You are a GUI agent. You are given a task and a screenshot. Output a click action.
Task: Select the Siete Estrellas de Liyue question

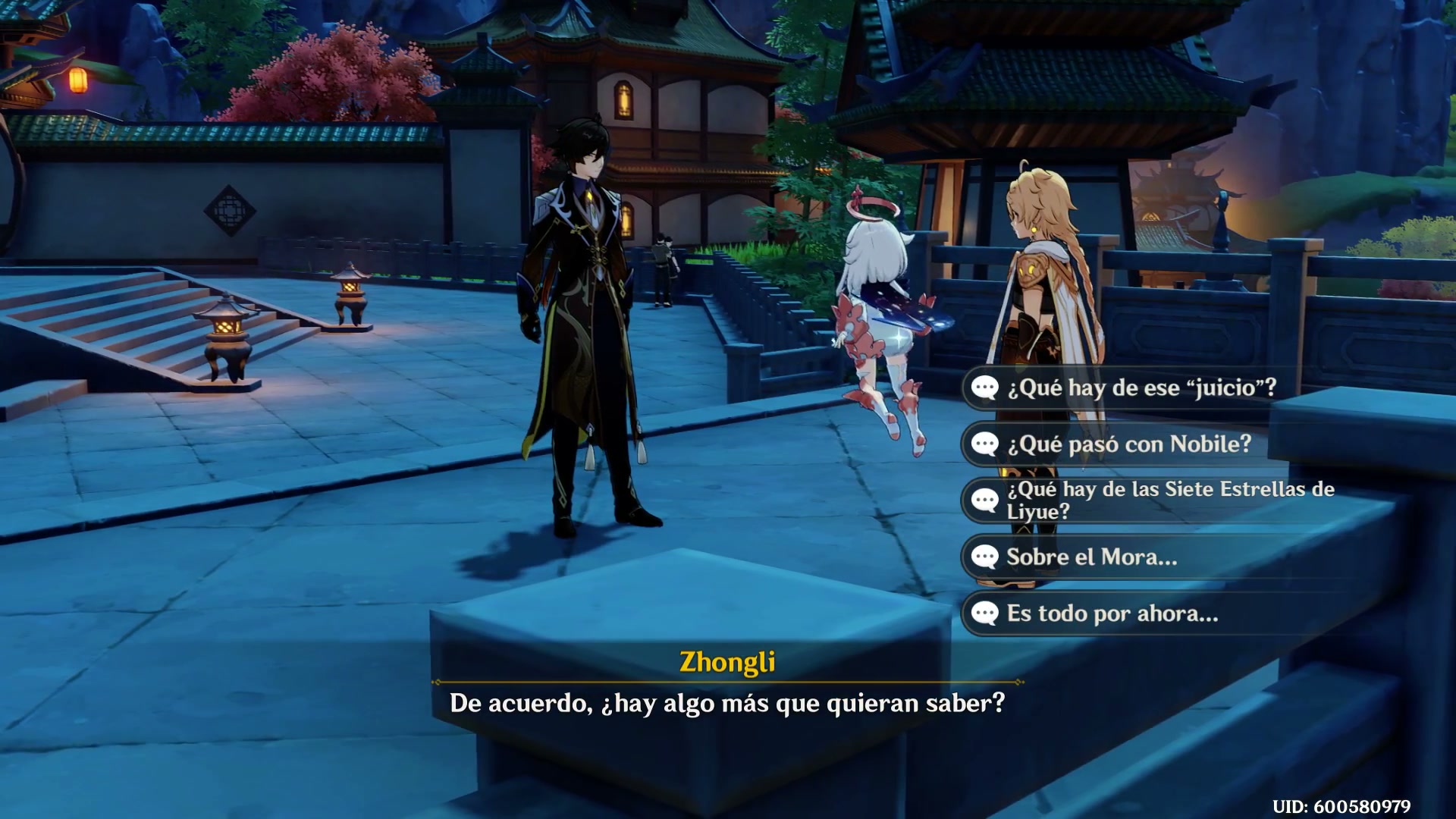pyautogui.click(x=1169, y=500)
